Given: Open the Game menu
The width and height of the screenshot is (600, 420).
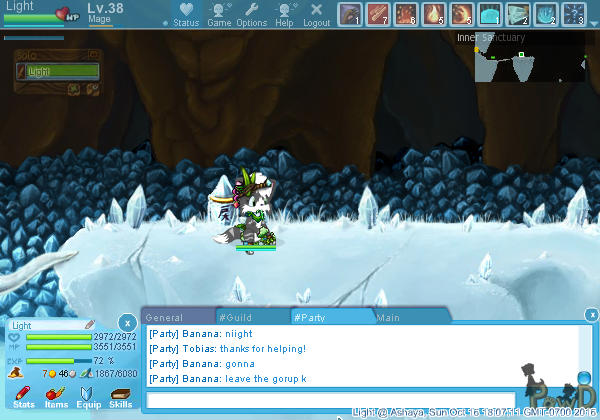Looking at the screenshot, I should tap(219, 14).
